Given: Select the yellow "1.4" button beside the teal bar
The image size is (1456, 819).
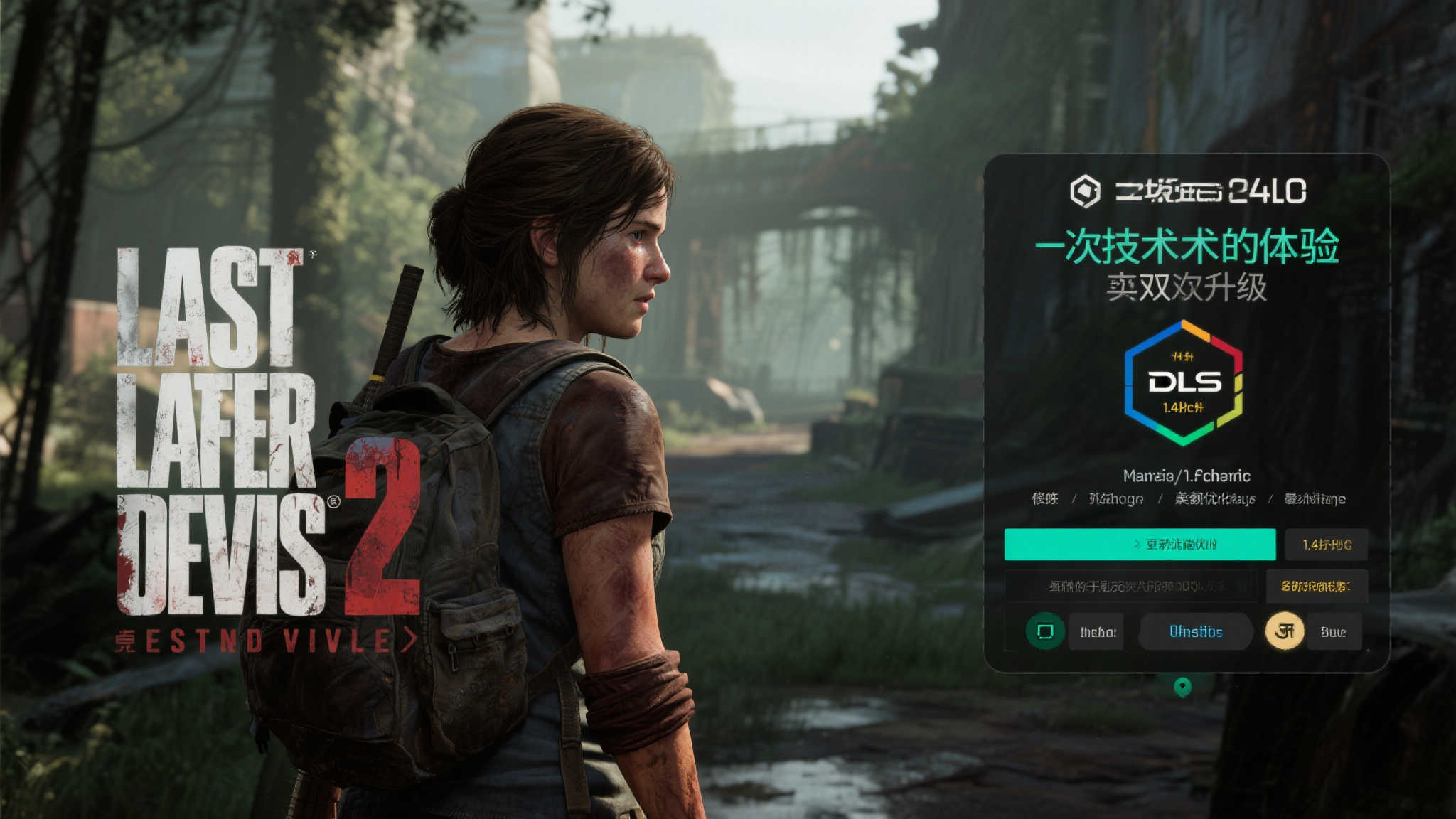Looking at the screenshot, I should click(x=1327, y=545).
